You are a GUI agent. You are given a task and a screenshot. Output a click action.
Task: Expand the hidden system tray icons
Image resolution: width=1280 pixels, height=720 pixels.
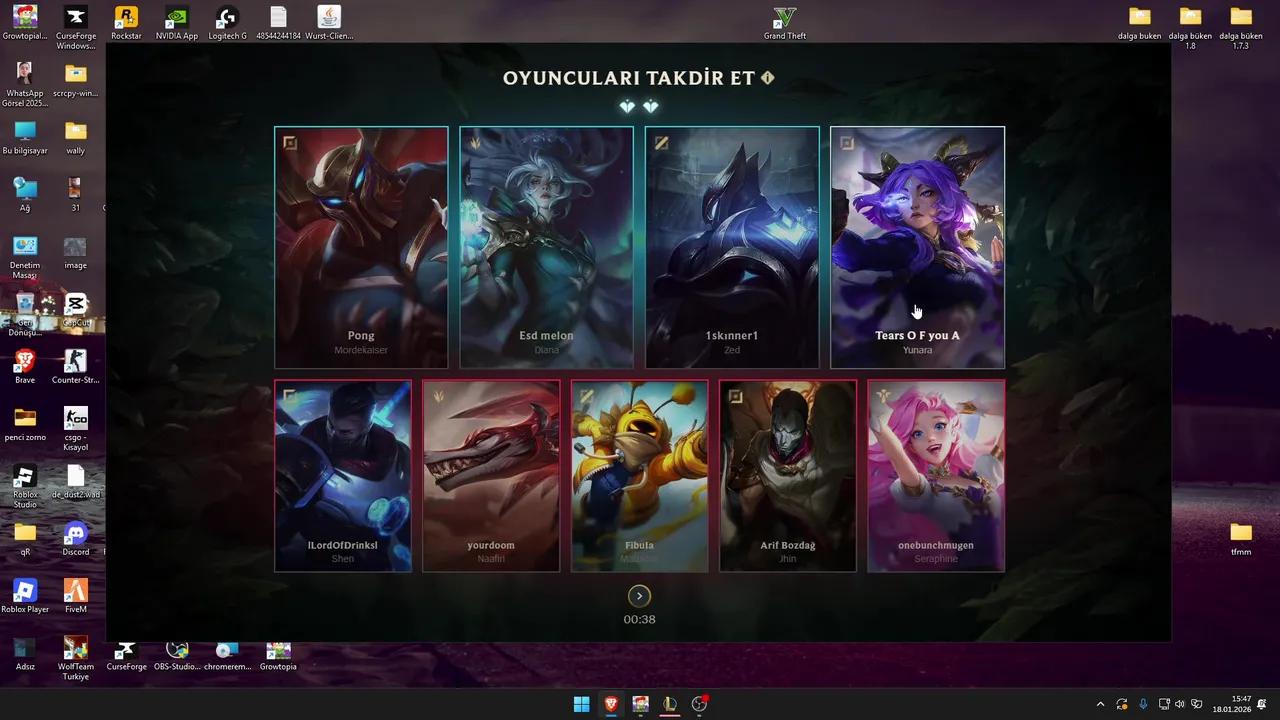coord(1101,705)
